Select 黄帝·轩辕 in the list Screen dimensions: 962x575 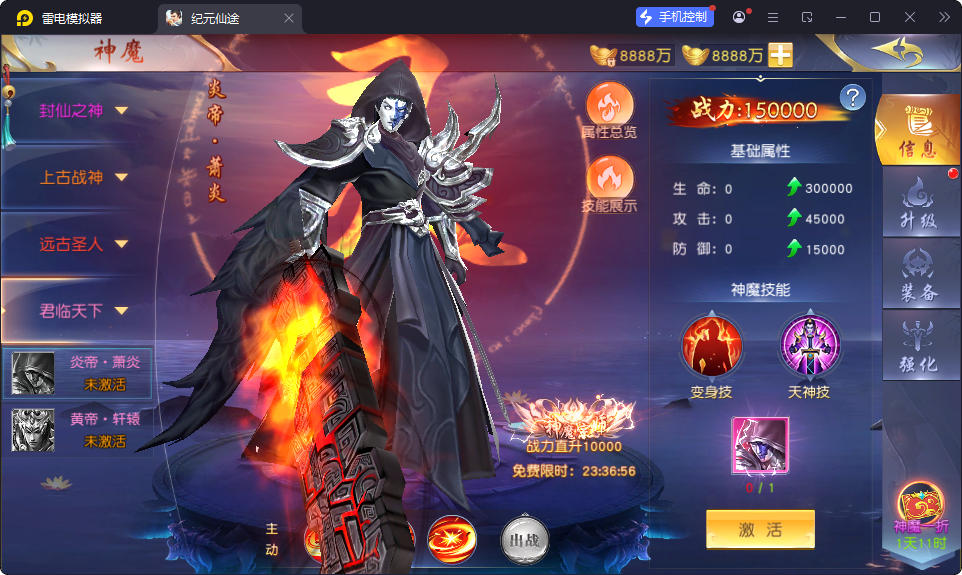pos(80,430)
